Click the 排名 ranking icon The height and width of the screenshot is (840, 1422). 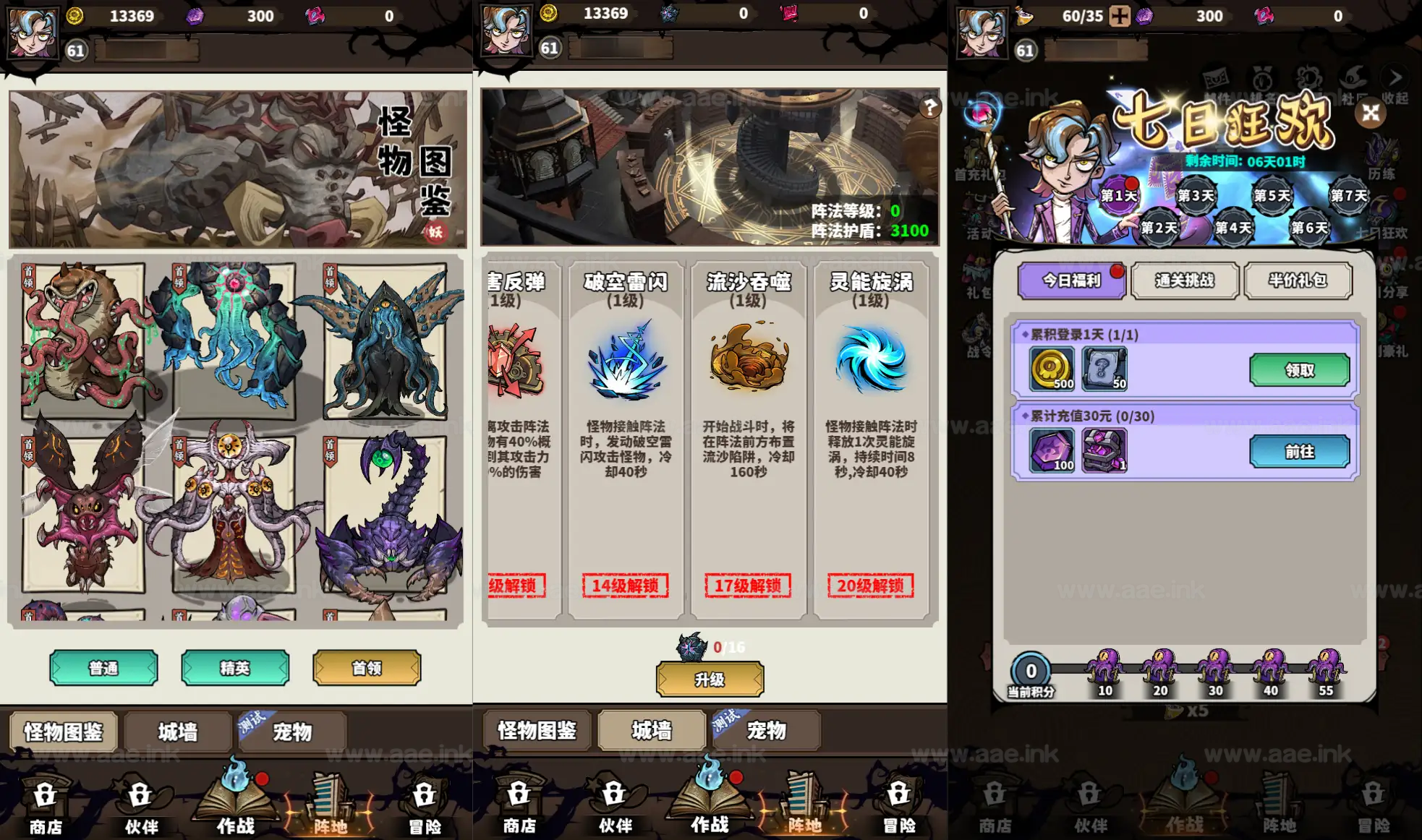tap(1262, 77)
